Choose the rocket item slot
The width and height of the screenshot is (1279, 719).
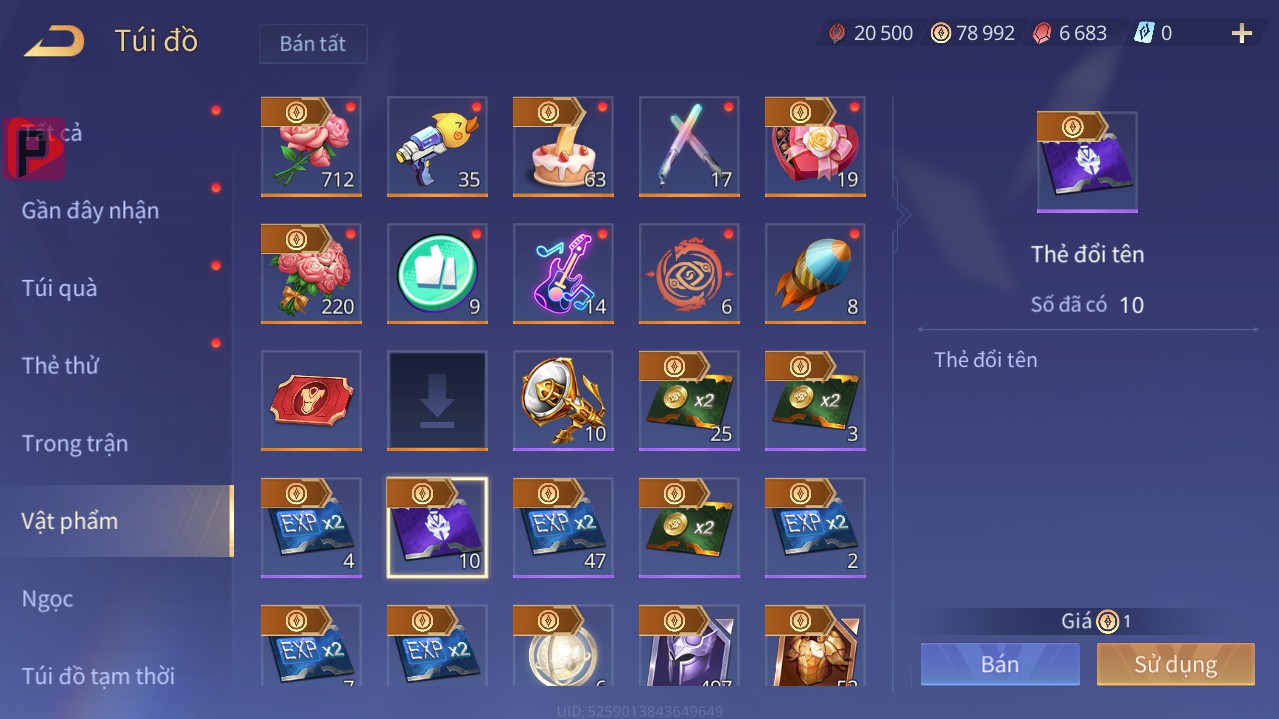point(815,273)
